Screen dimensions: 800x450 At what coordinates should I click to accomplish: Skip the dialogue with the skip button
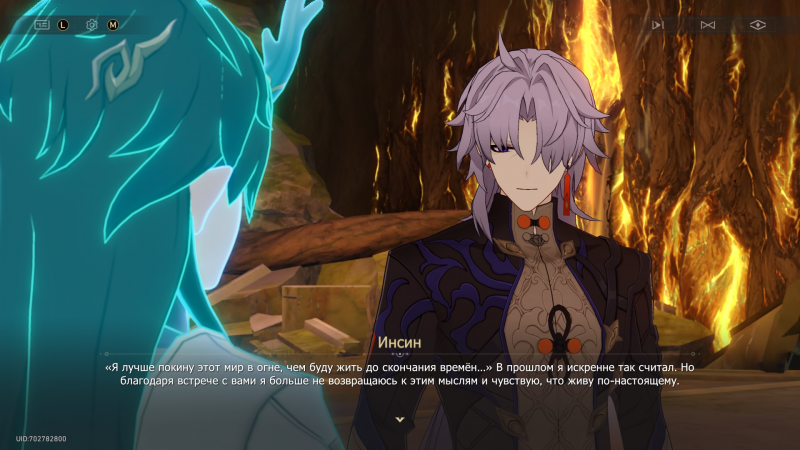click(708, 24)
